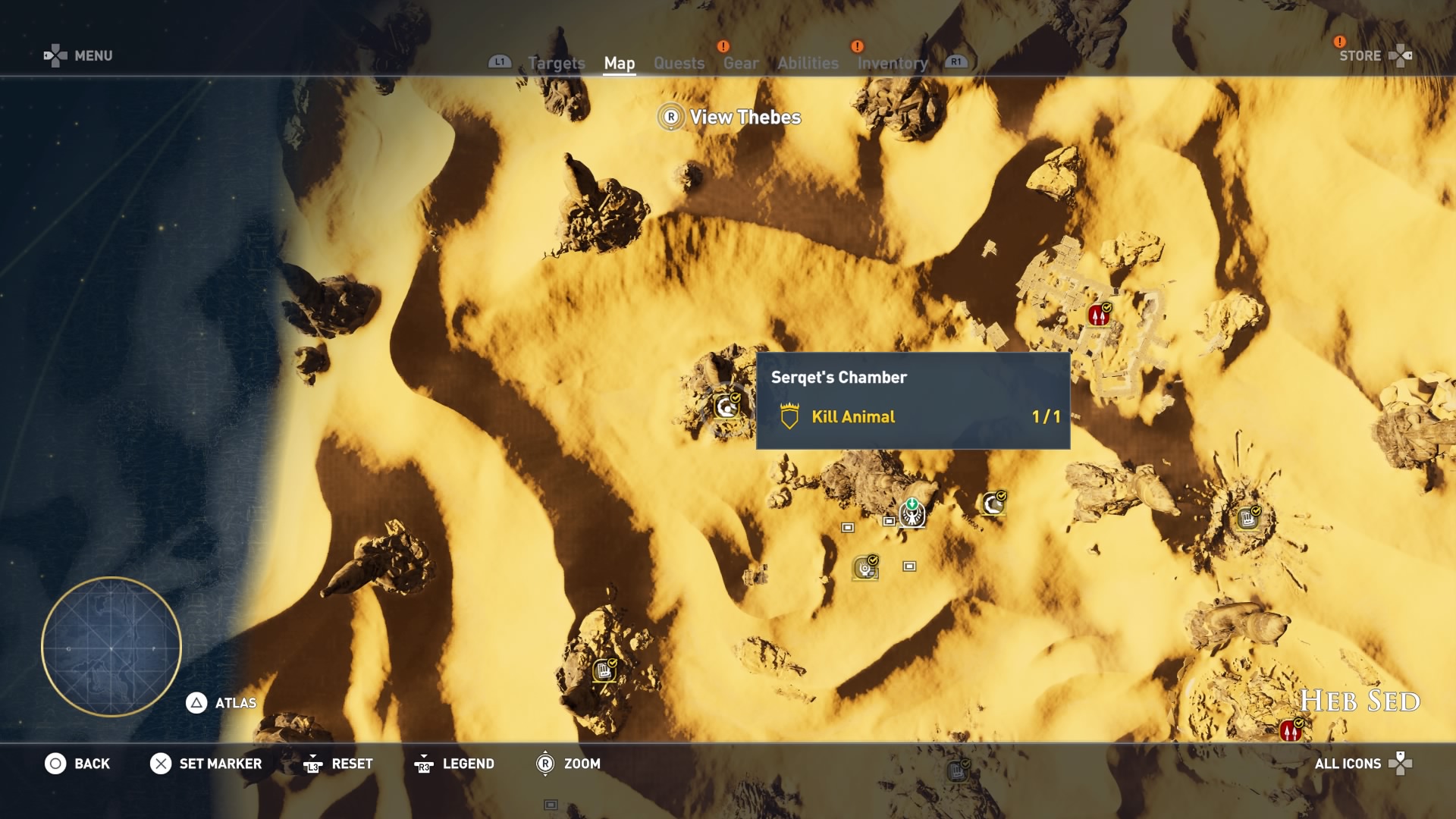
Task: Select the Serqet's Chamber map marker
Action: [x=726, y=407]
